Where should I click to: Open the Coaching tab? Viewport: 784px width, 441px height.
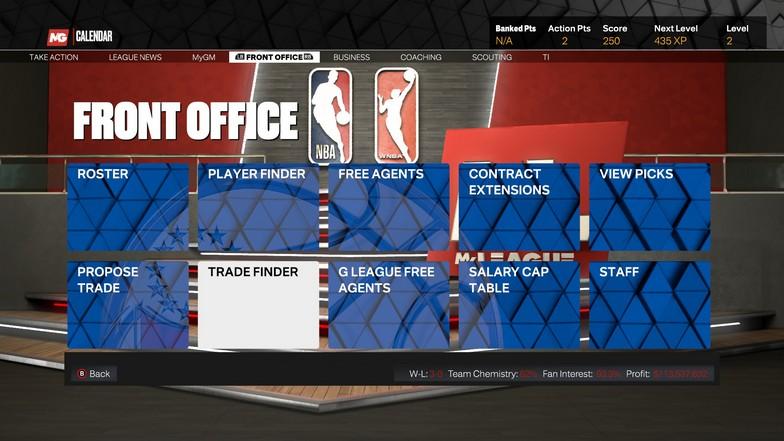422,58
